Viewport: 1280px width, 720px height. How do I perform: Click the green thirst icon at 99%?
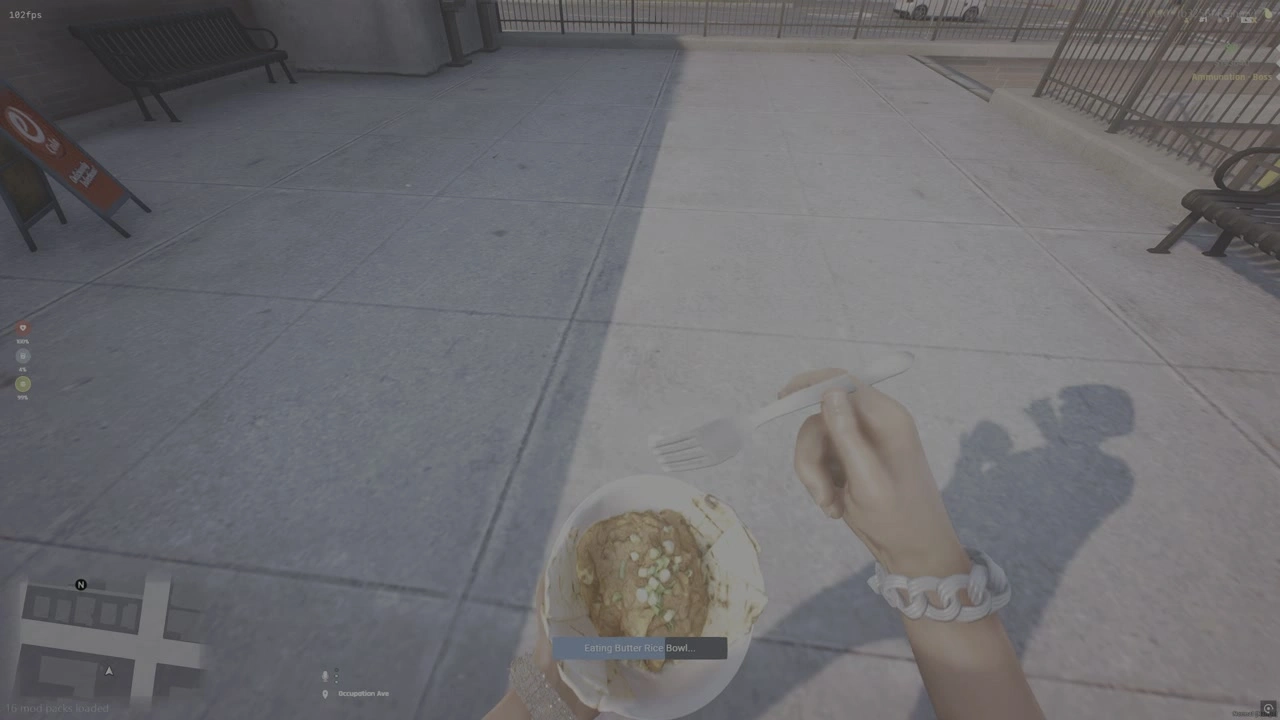22,384
